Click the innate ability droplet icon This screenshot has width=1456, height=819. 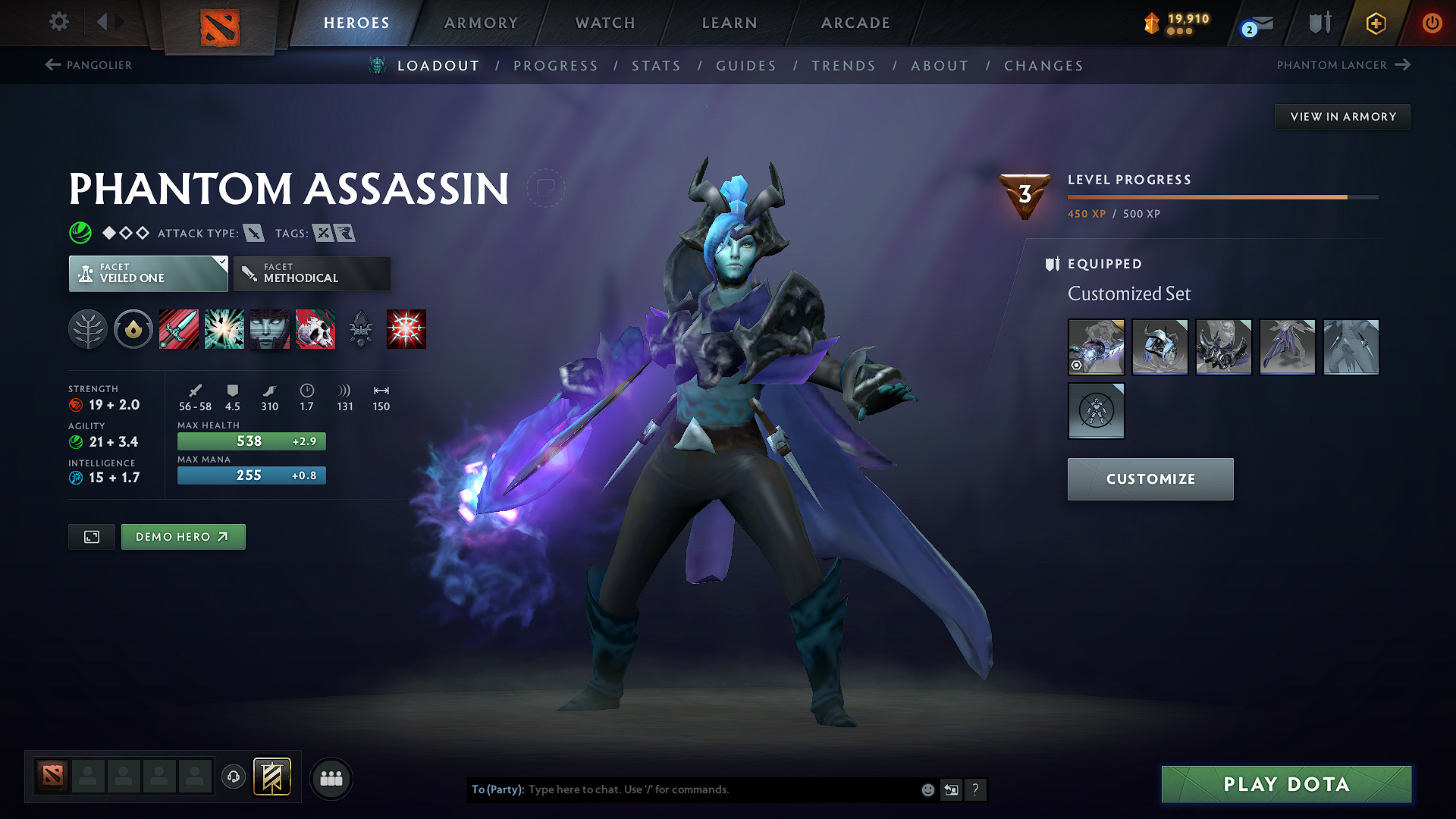[x=133, y=329]
